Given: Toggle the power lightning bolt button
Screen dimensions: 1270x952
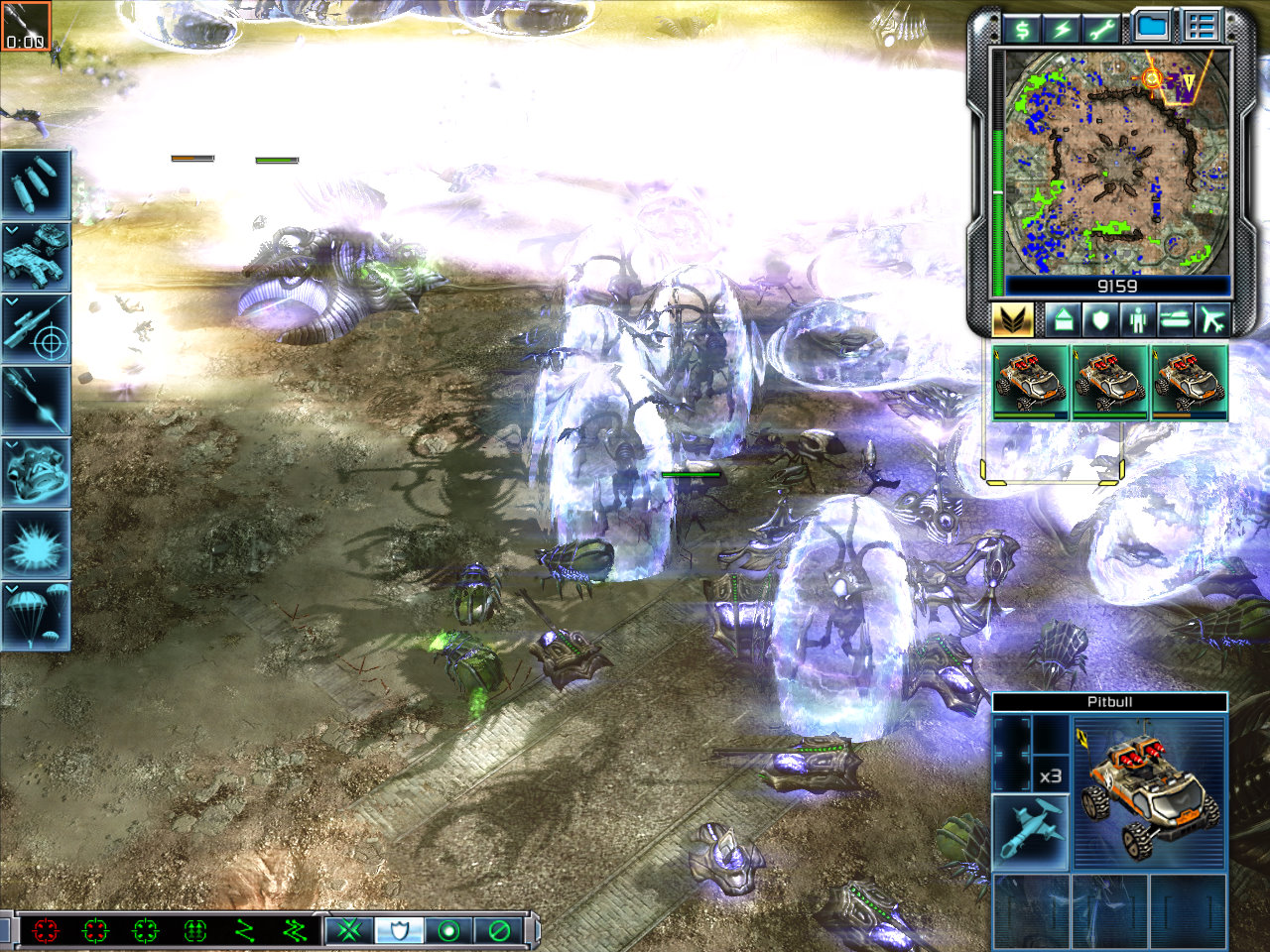Looking at the screenshot, I should (x=1062, y=29).
